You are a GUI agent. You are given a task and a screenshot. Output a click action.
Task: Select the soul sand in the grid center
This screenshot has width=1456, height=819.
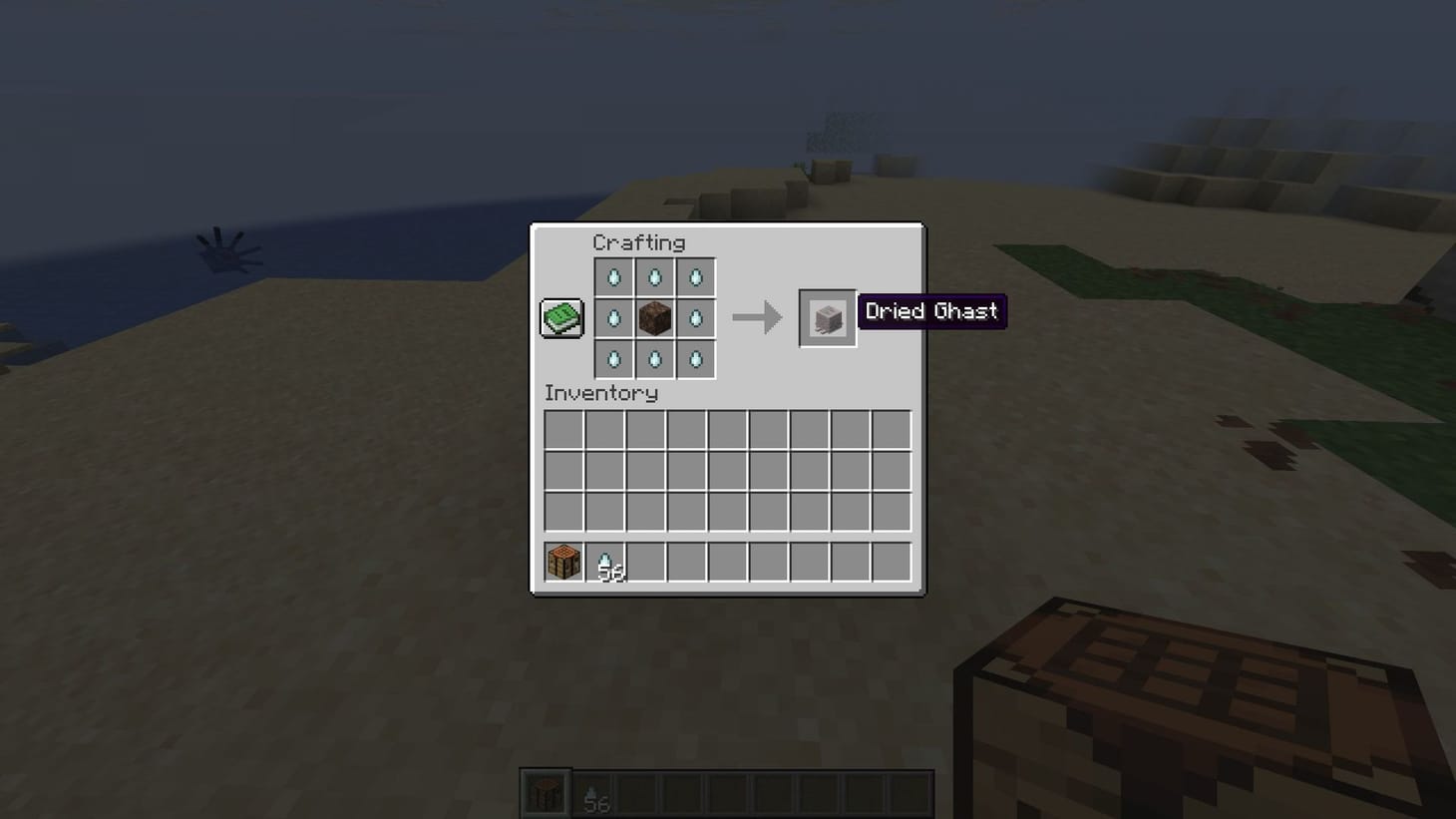(654, 319)
